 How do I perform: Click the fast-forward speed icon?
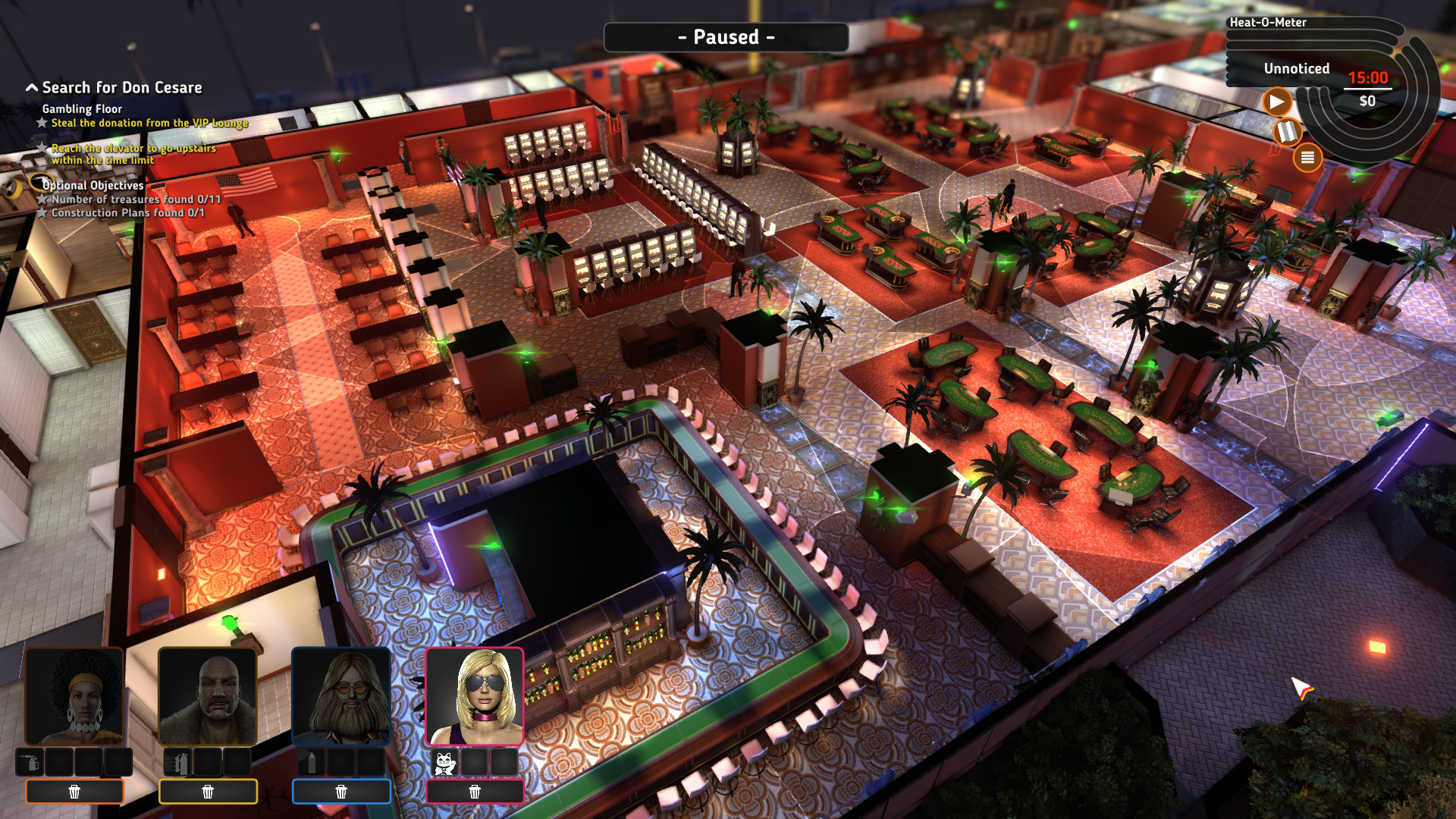tap(1288, 131)
